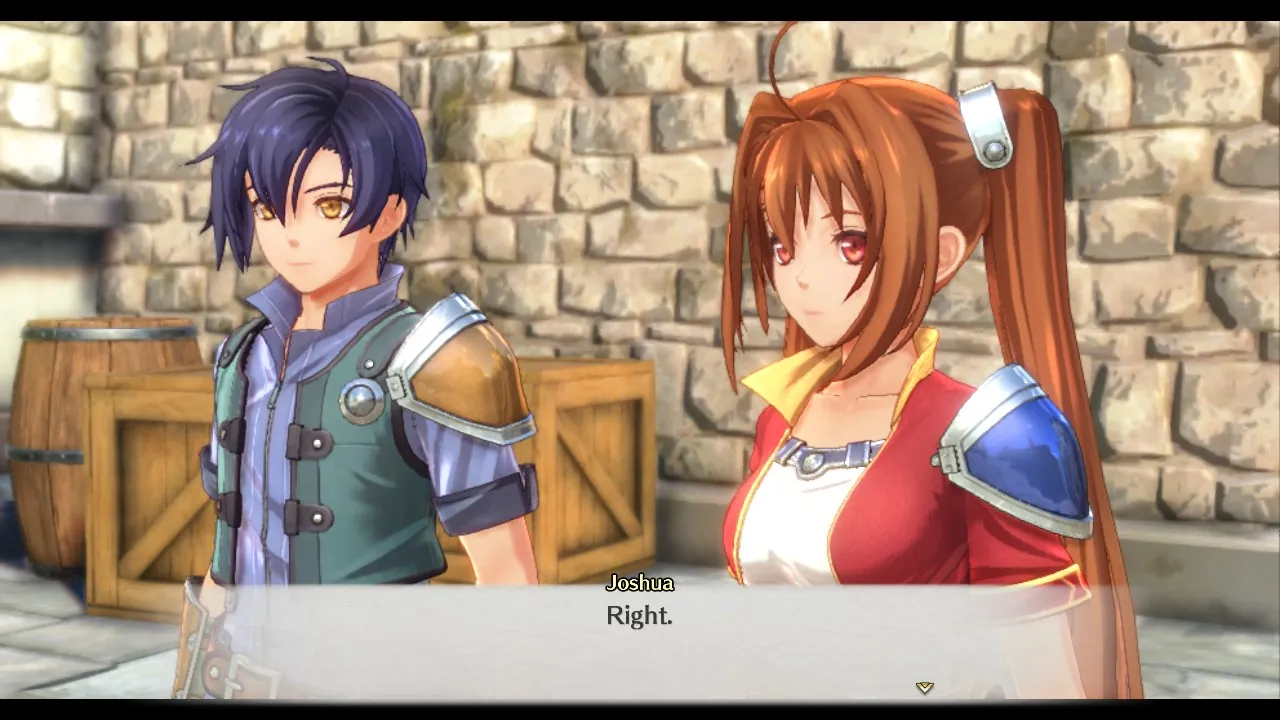Click the dialogue text reading Right
The height and width of the screenshot is (720, 1280).
tap(638, 616)
